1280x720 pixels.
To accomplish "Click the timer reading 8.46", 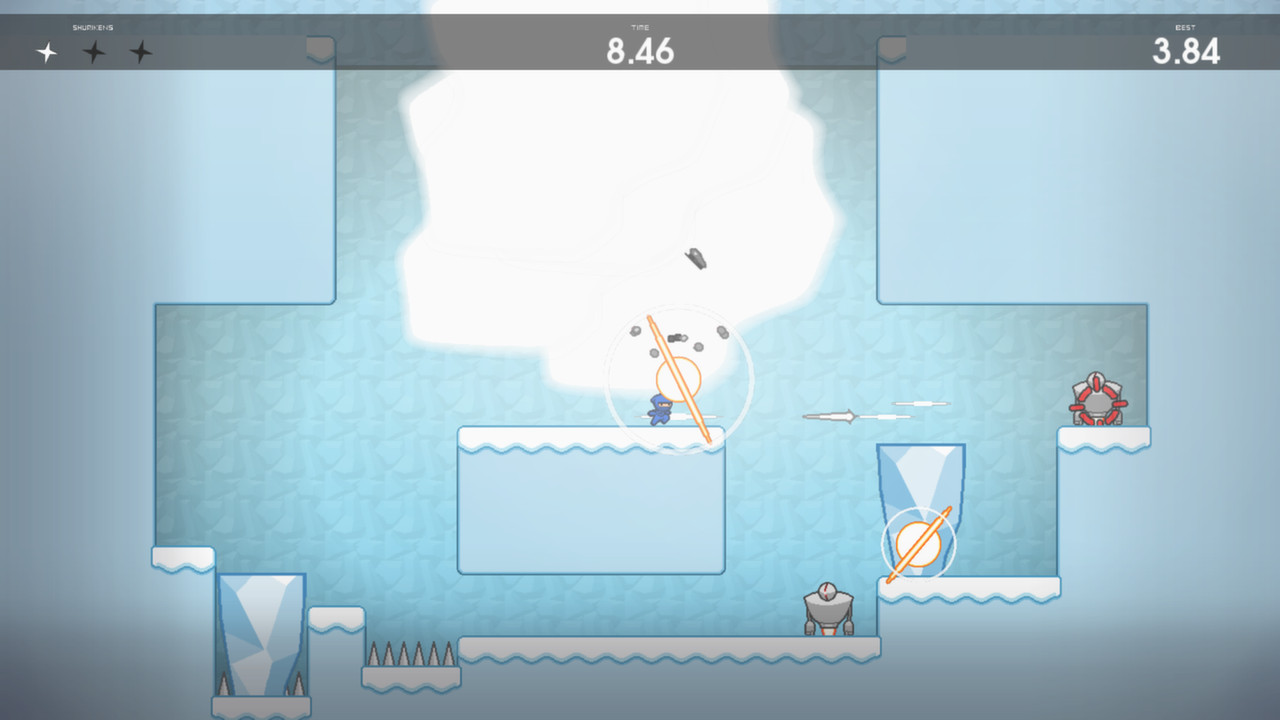I will coord(639,52).
